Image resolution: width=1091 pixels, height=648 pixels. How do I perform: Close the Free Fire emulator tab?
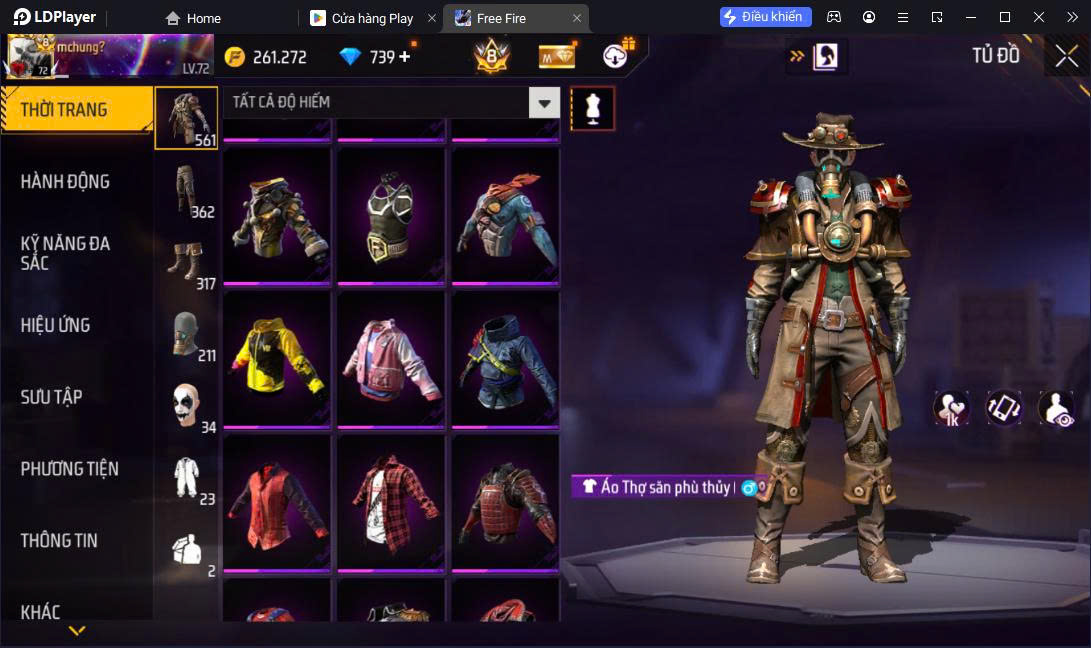577,18
